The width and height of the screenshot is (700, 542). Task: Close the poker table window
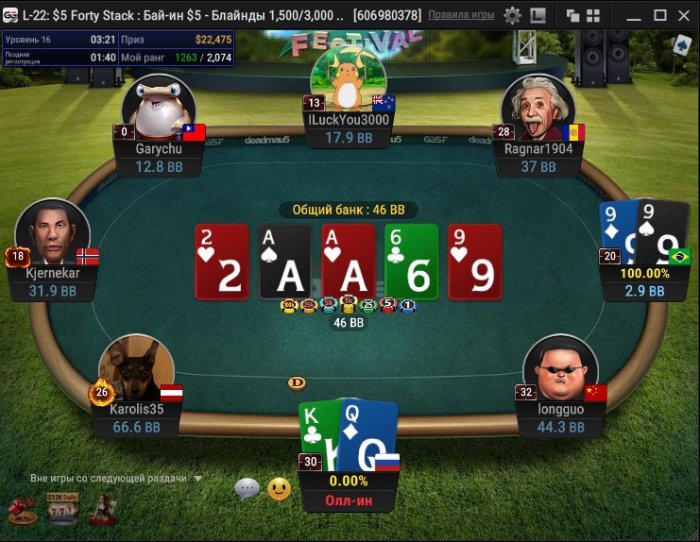tap(684, 15)
